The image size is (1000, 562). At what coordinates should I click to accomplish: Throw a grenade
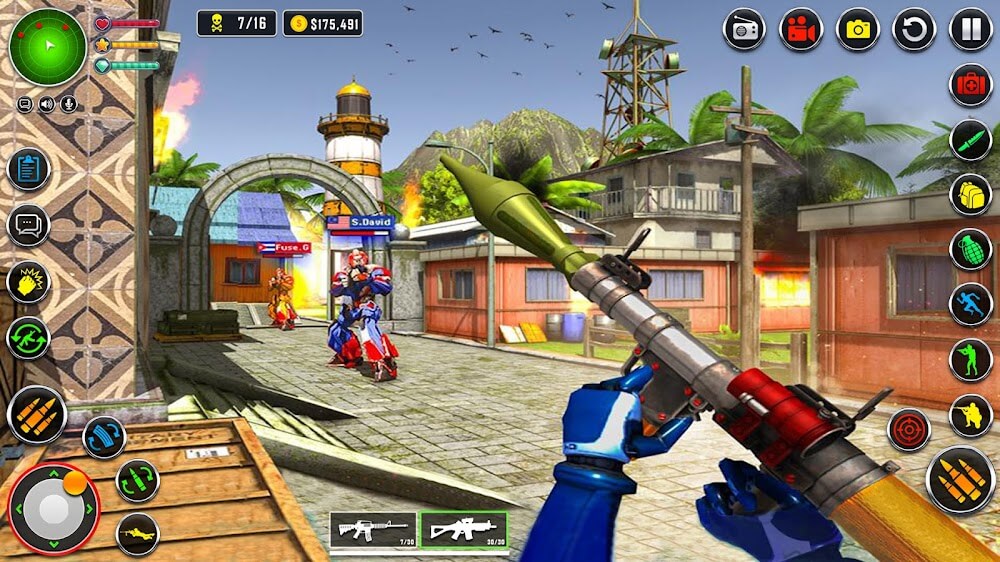(x=970, y=249)
